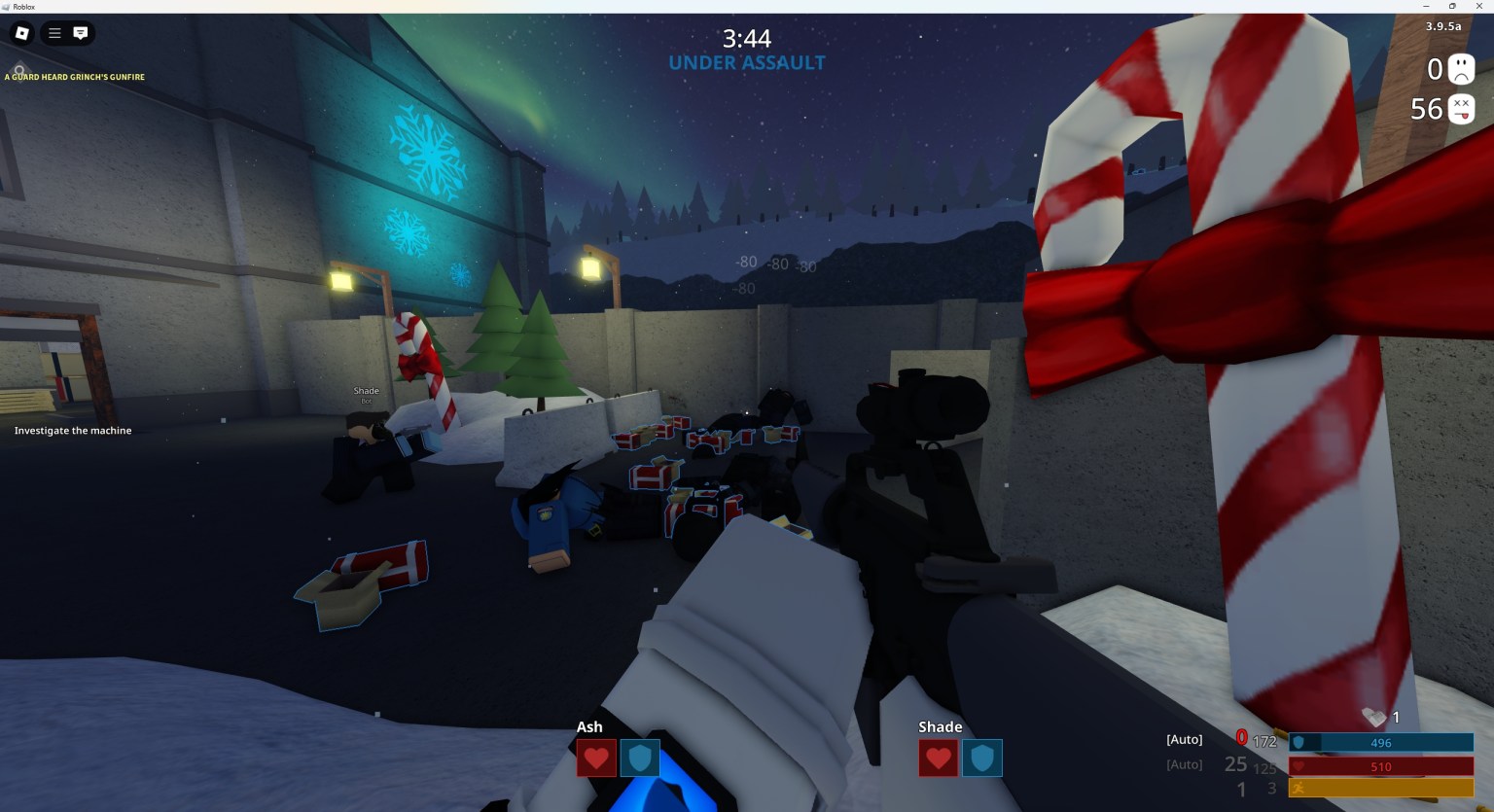Select the shield icon under Shade
The width and height of the screenshot is (1494, 812).
(982, 758)
